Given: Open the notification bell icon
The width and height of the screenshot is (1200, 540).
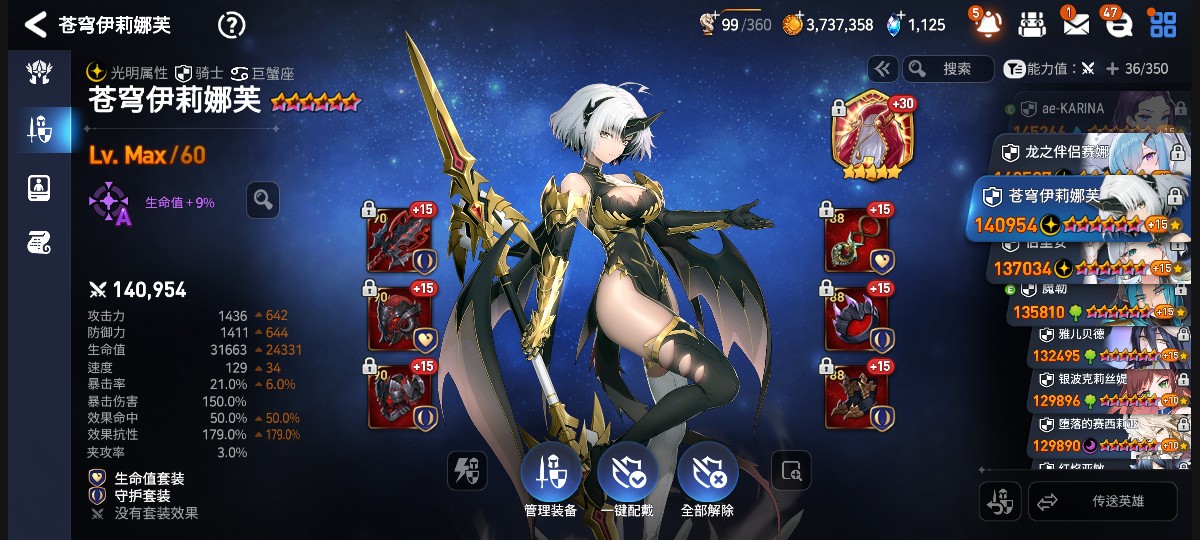Looking at the screenshot, I should click(x=986, y=24).
